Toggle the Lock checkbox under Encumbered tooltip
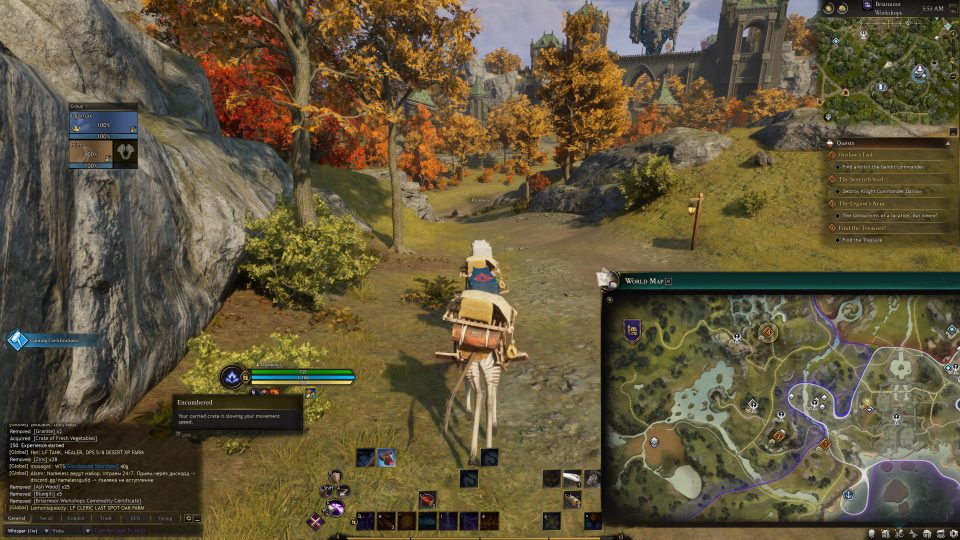This screenshot has height=540, width=960. click(x=178, y=435)
